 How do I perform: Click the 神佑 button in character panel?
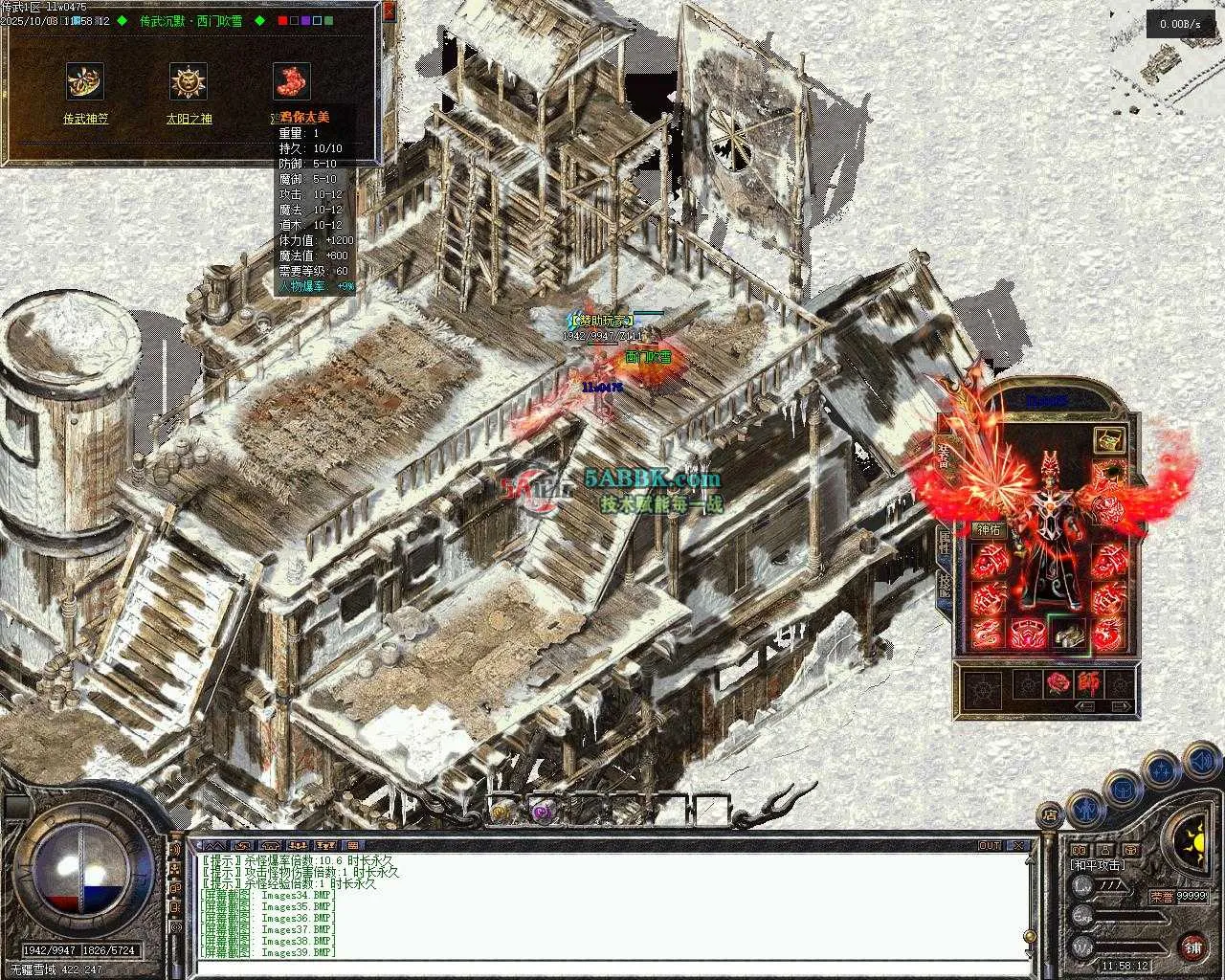click(987, 529)
